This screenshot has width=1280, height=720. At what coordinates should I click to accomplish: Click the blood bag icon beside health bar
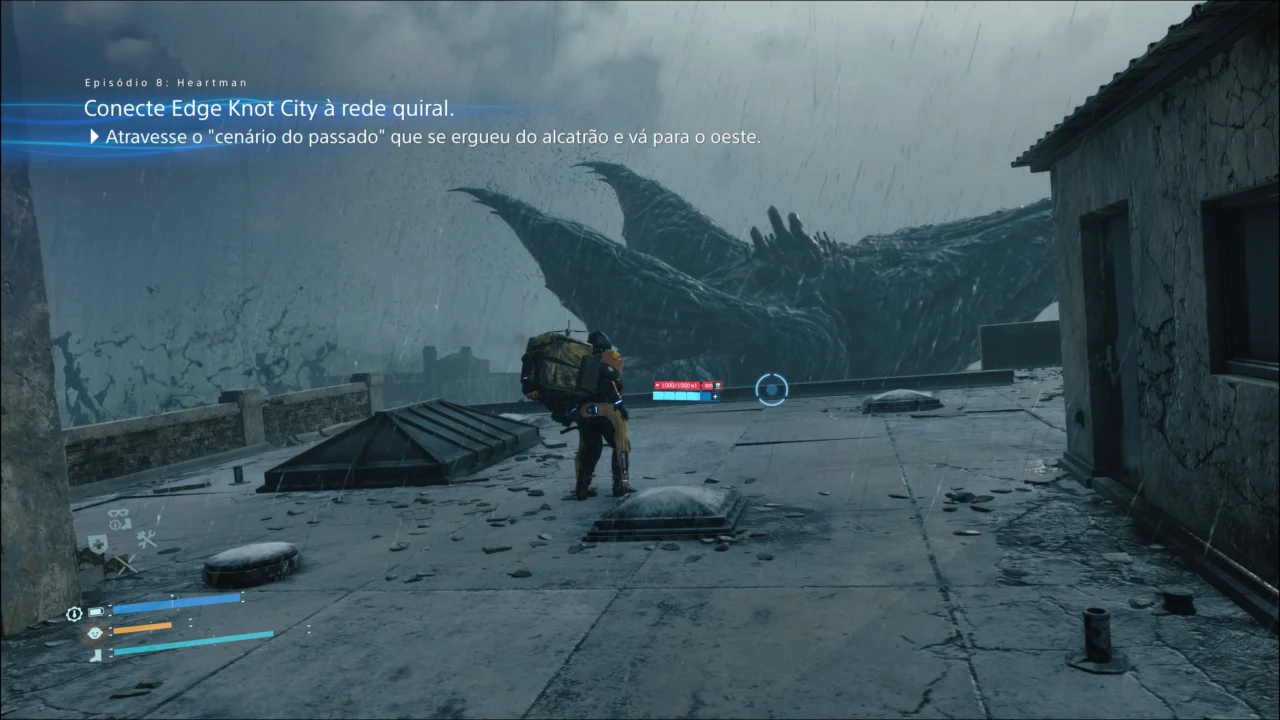[718, 385]
